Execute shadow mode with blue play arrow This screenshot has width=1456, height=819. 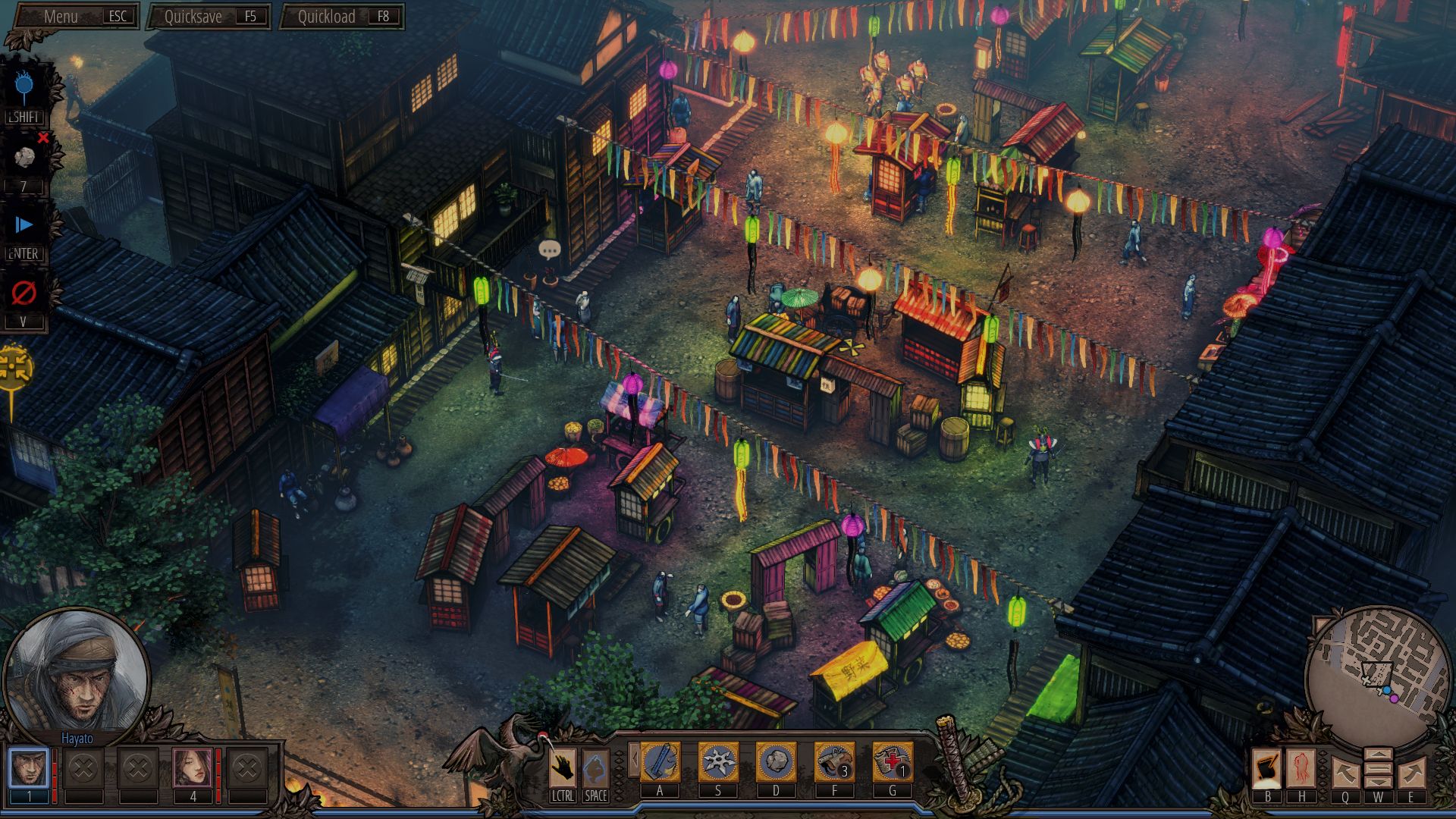[24, 224]
